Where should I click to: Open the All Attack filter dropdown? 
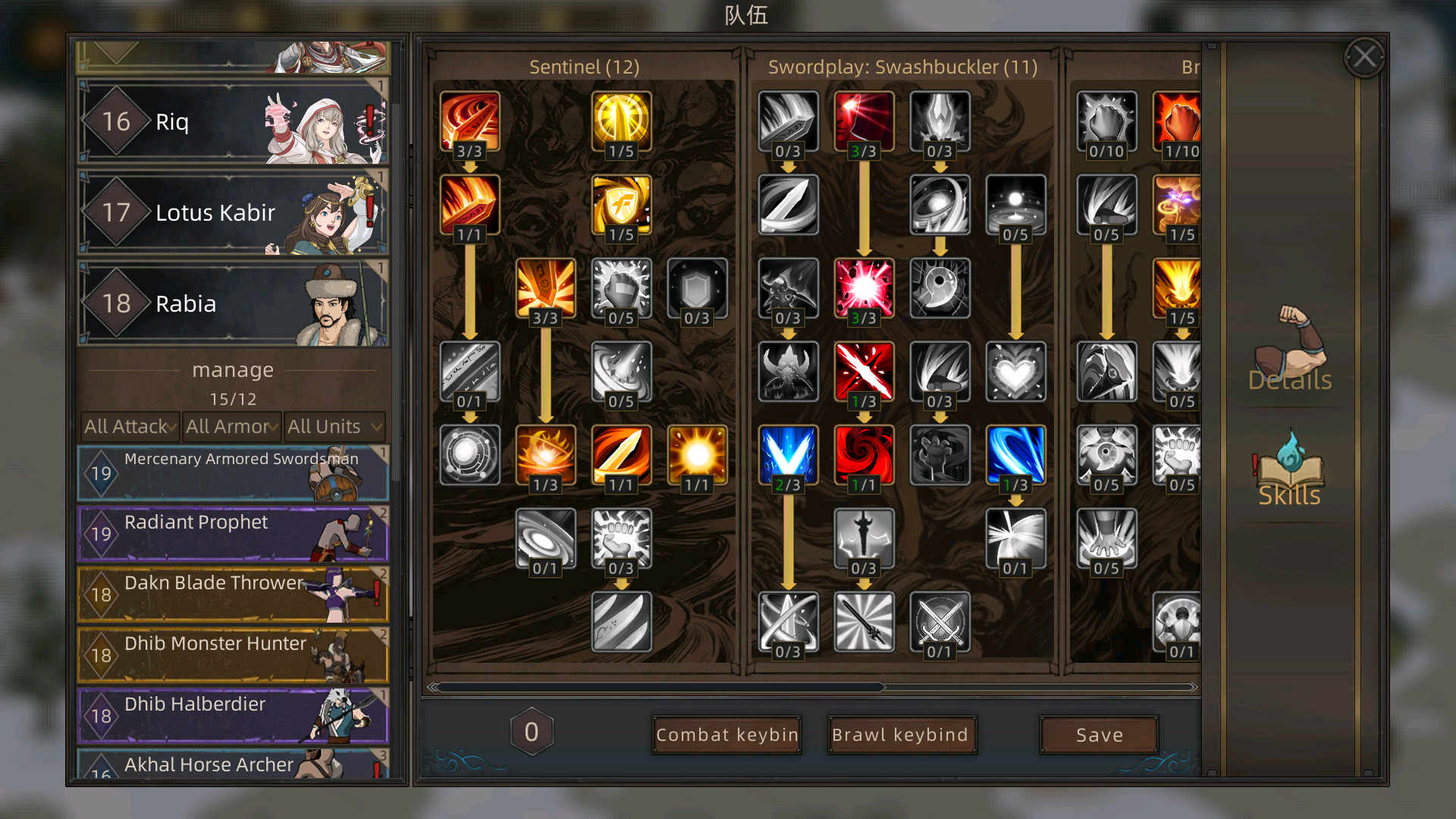pyautogui.click(x=127, y=426)
